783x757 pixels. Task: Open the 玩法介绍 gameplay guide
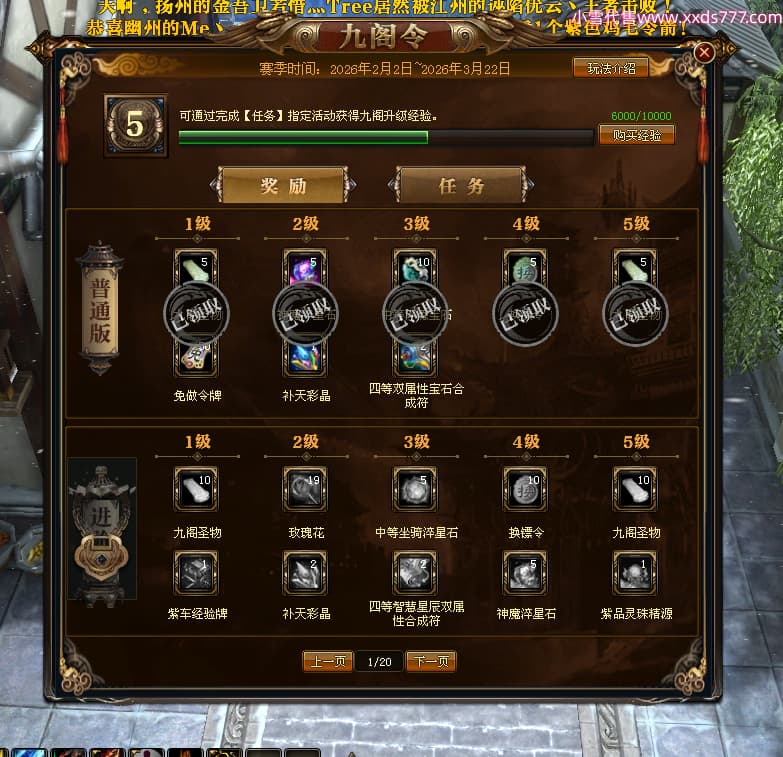pyautogui.click(x=610, y=68)
